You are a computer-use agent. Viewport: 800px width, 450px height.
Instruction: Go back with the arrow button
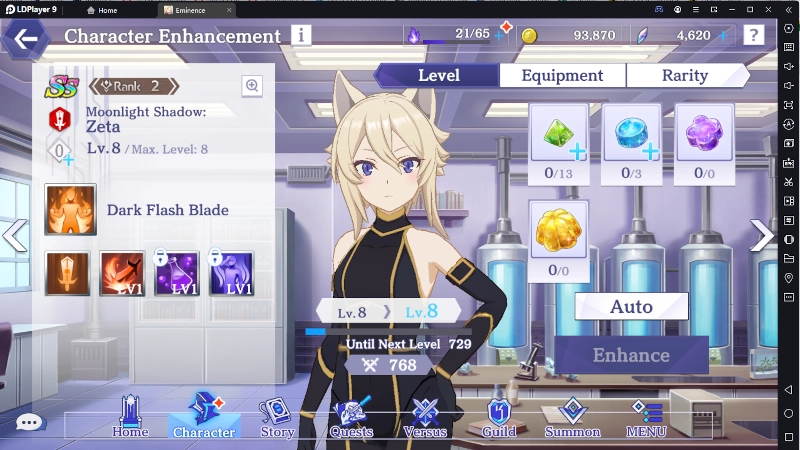tap(26, 40)
